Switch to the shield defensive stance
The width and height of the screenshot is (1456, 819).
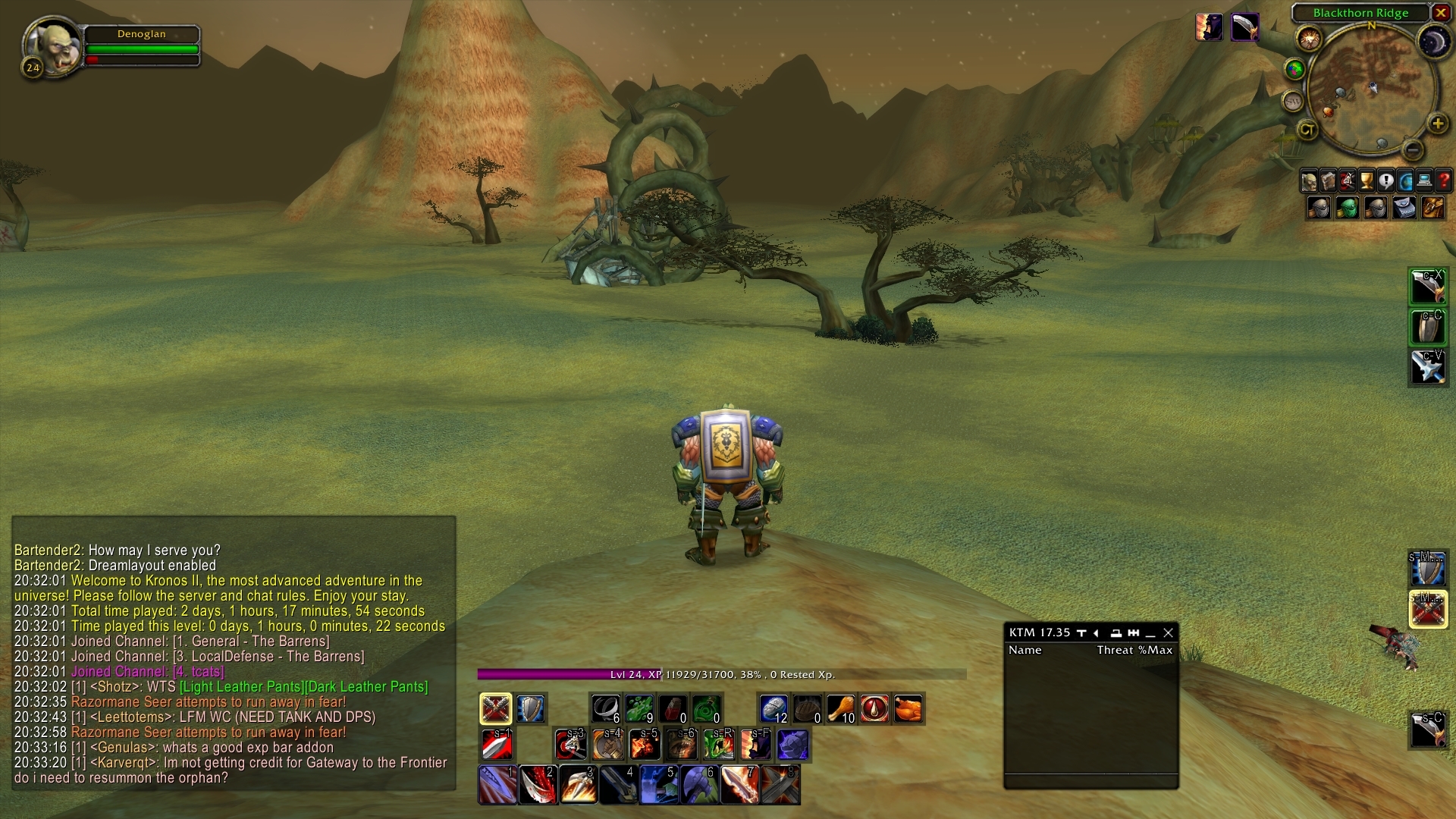[531, 709]
